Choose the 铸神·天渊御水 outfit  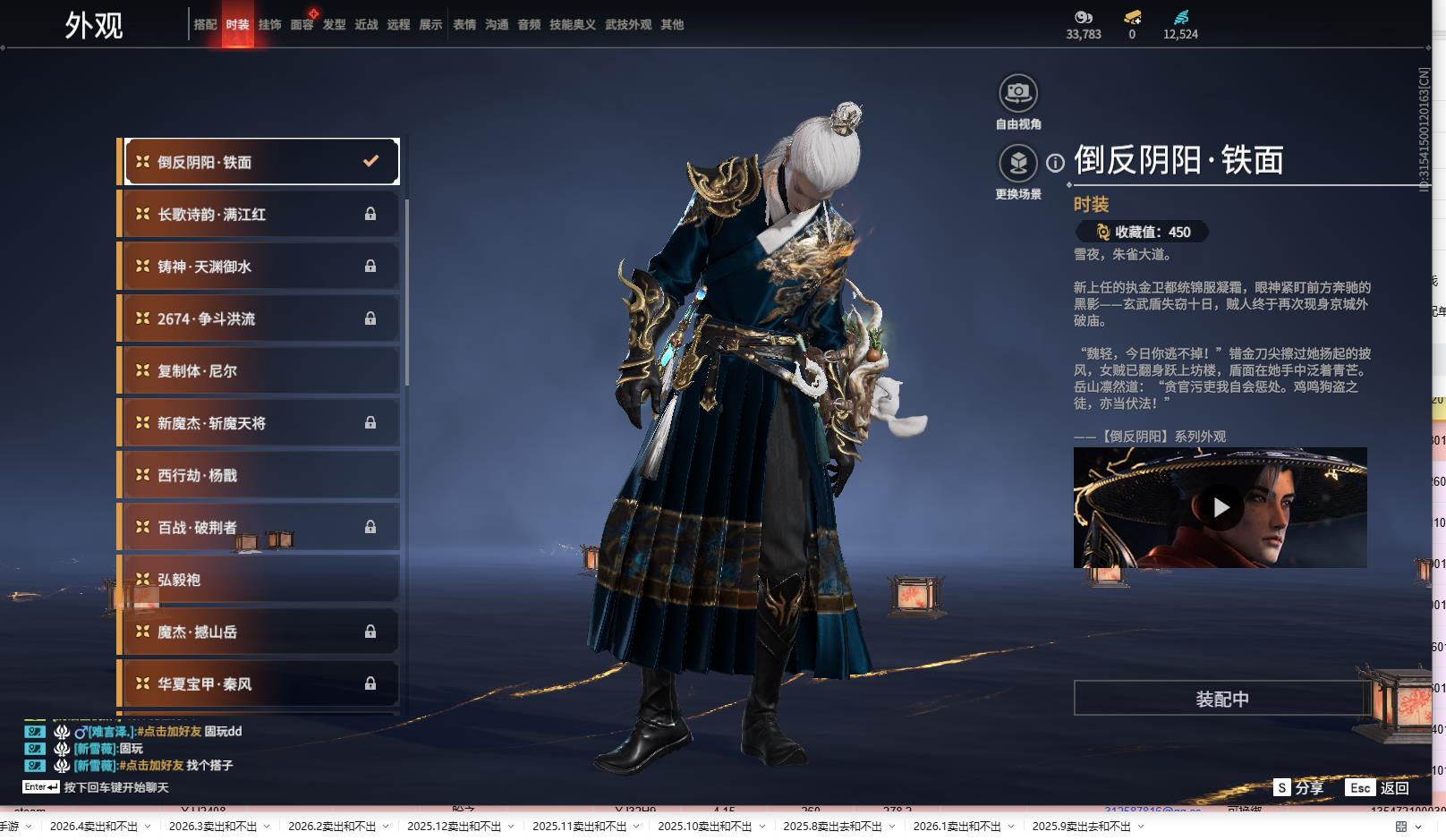[x=259, y=267]
